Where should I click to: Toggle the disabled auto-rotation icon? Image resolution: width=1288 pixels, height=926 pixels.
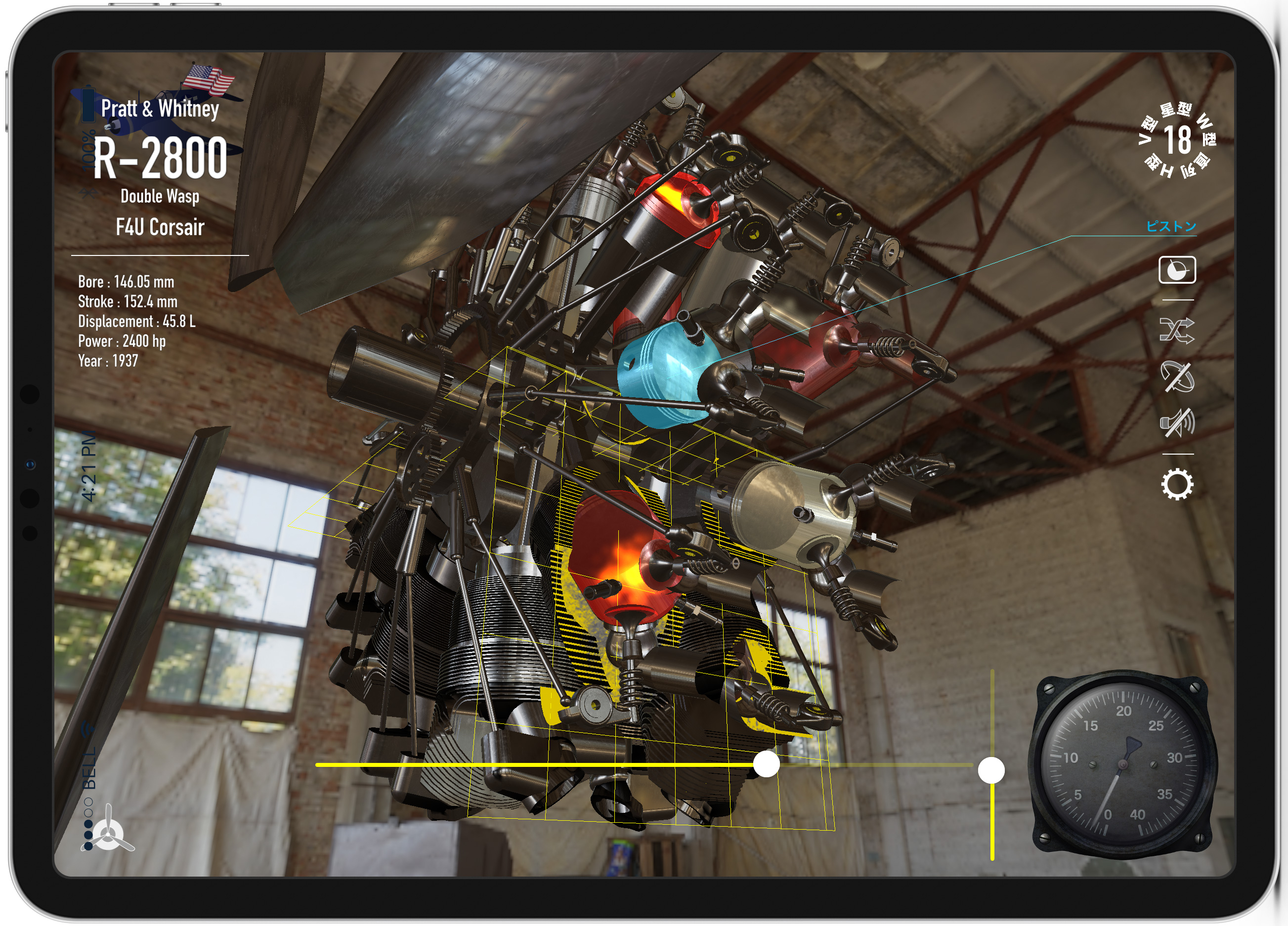pos(1177,377)
